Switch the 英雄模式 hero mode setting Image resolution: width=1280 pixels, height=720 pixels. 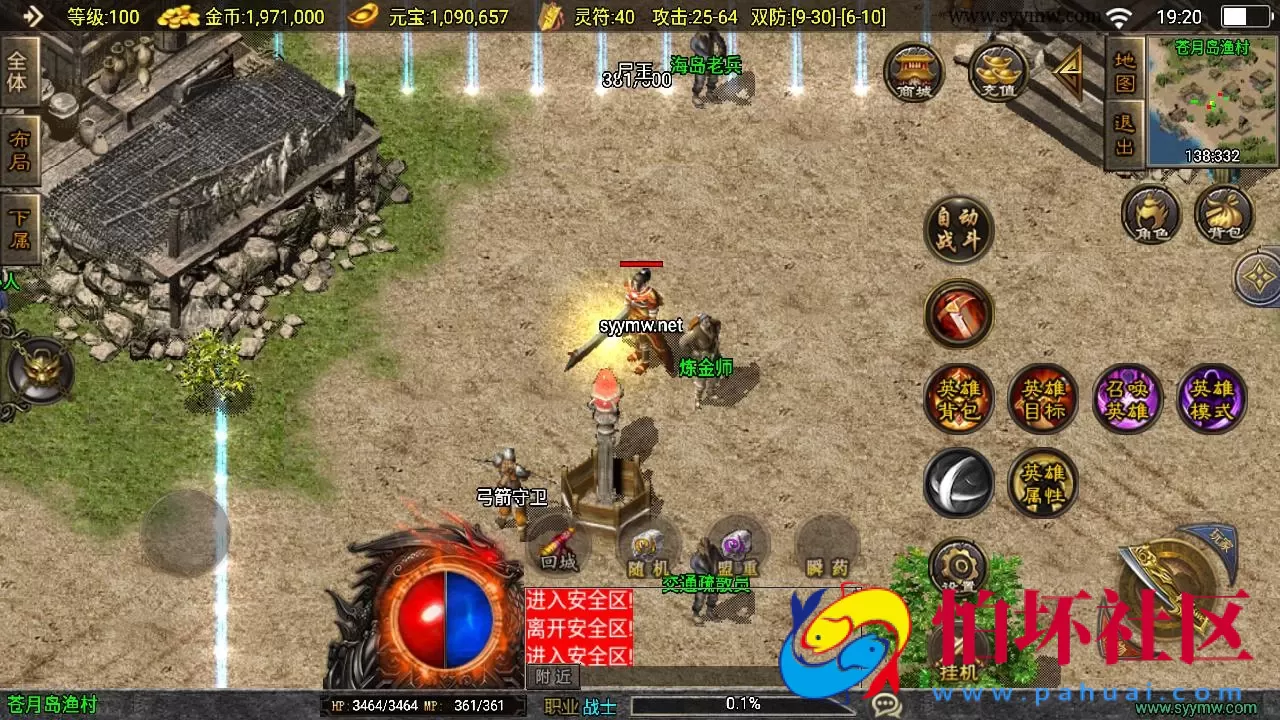[1212, 398]
